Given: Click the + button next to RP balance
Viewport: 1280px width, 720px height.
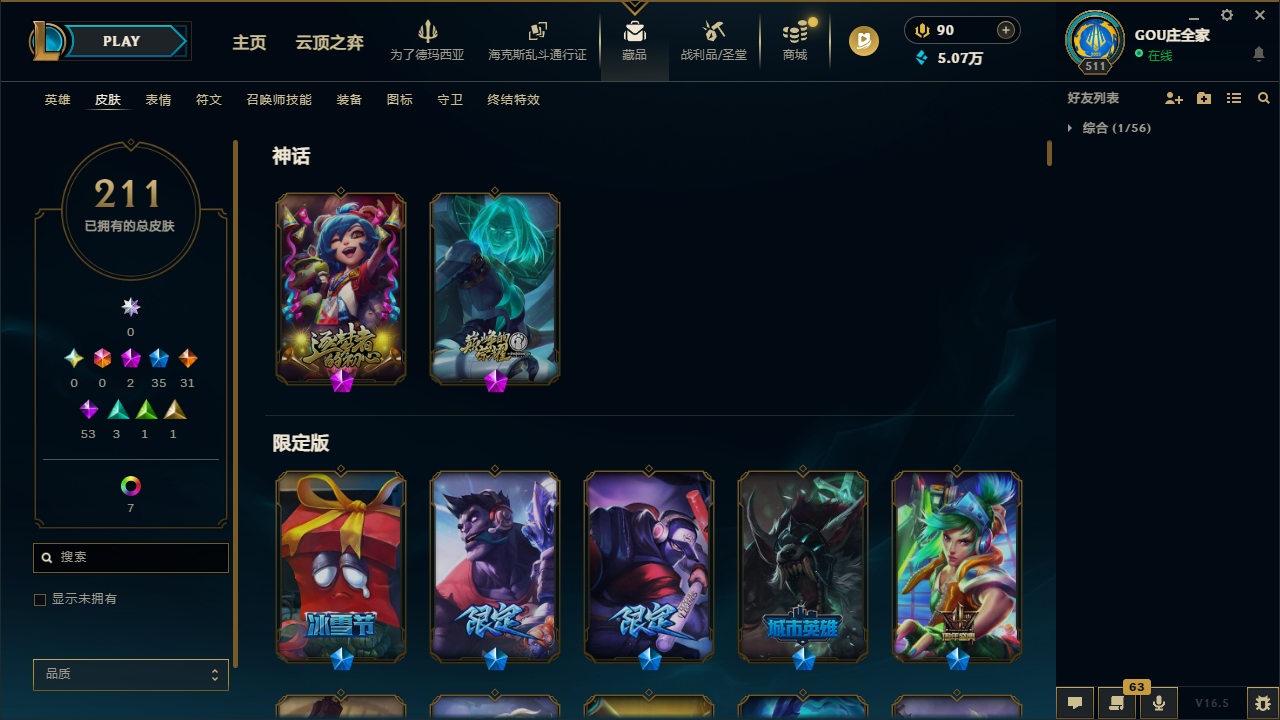Looking at the screenshot, I should point(1004,30).
